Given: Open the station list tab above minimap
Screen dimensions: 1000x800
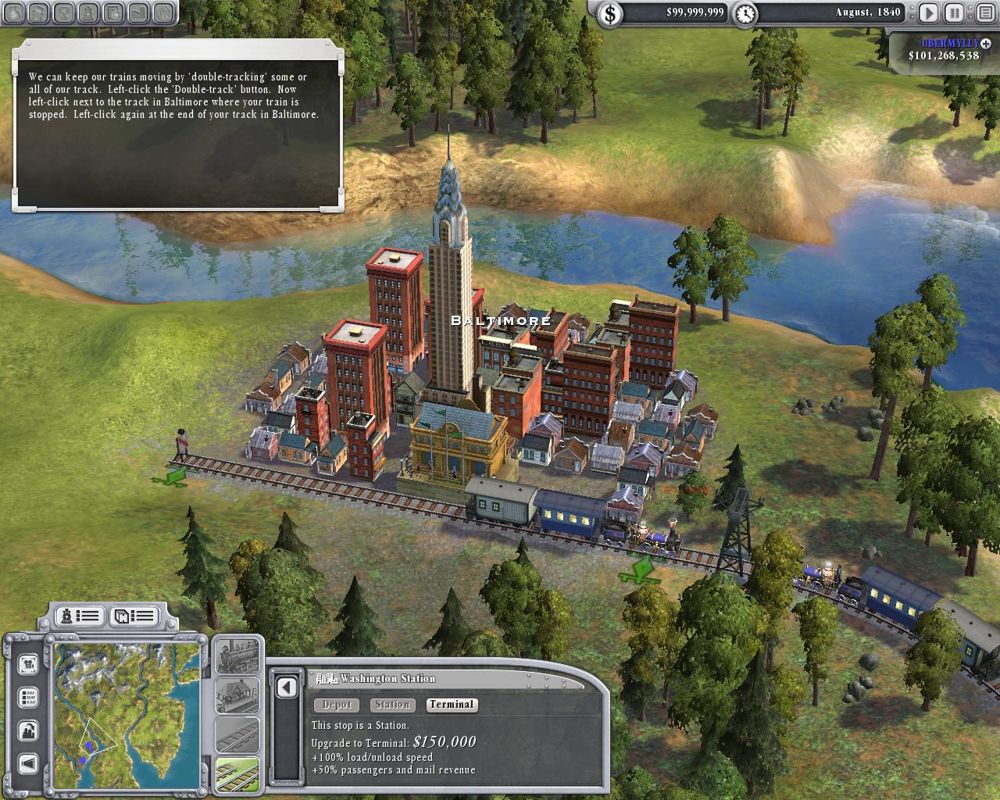Looking at the screenshot, I should pyautogui.click(x=136, y=615).
